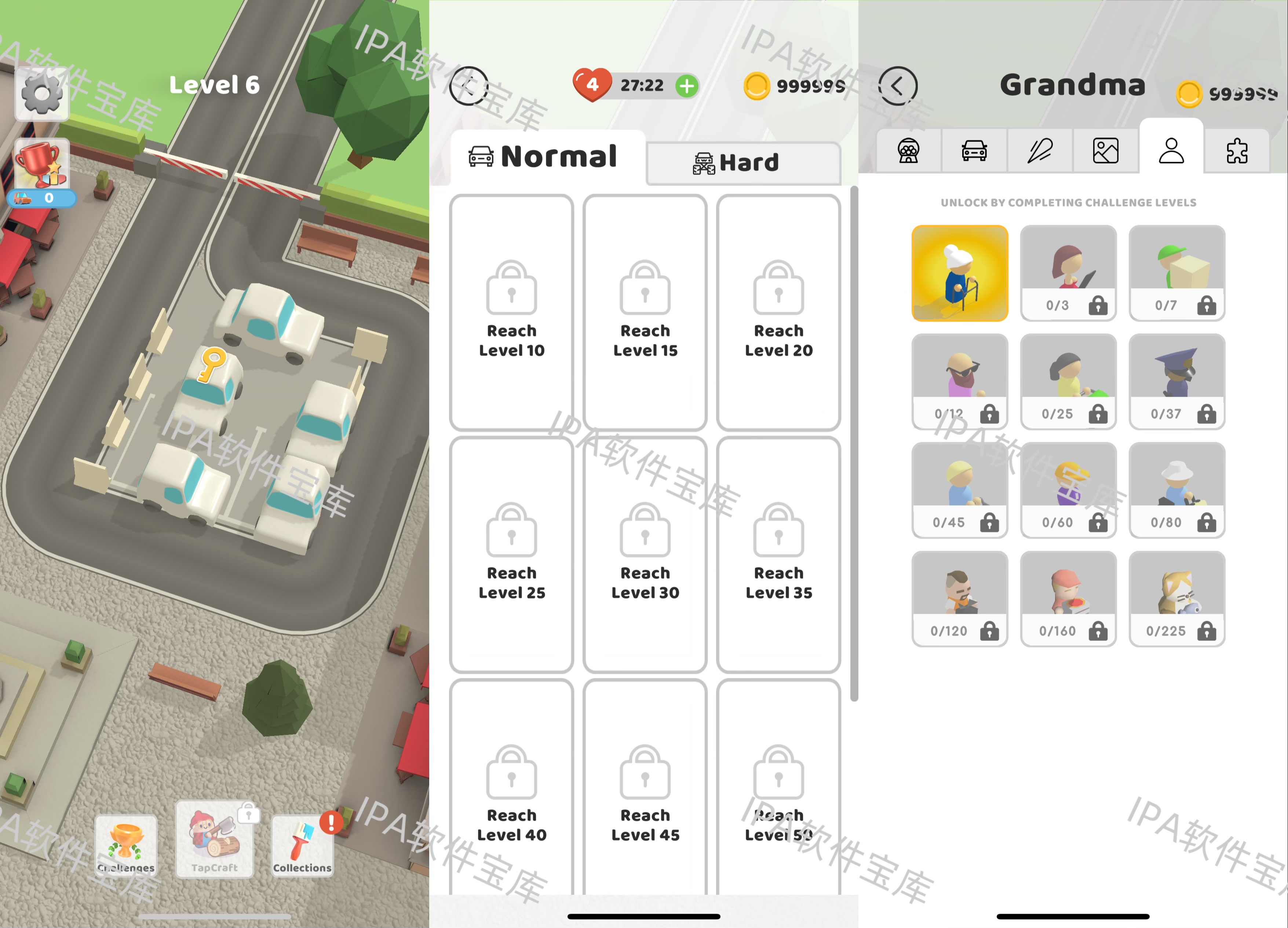The image size is (1288, 928).
Task: Select the Normal challenges tab
Action: [x=548, y=157]
